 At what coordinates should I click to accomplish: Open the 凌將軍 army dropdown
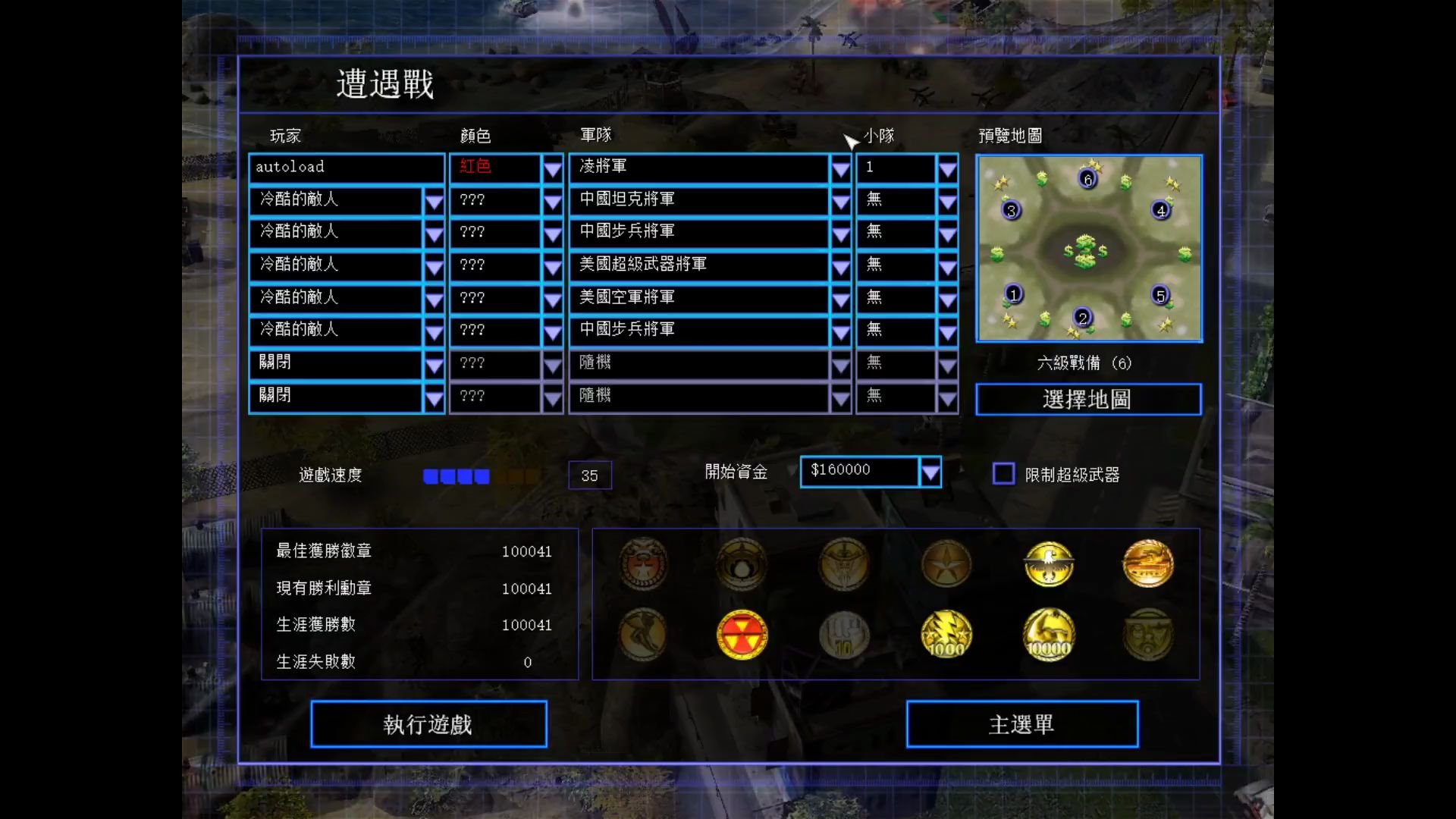[x=840, y=168]
